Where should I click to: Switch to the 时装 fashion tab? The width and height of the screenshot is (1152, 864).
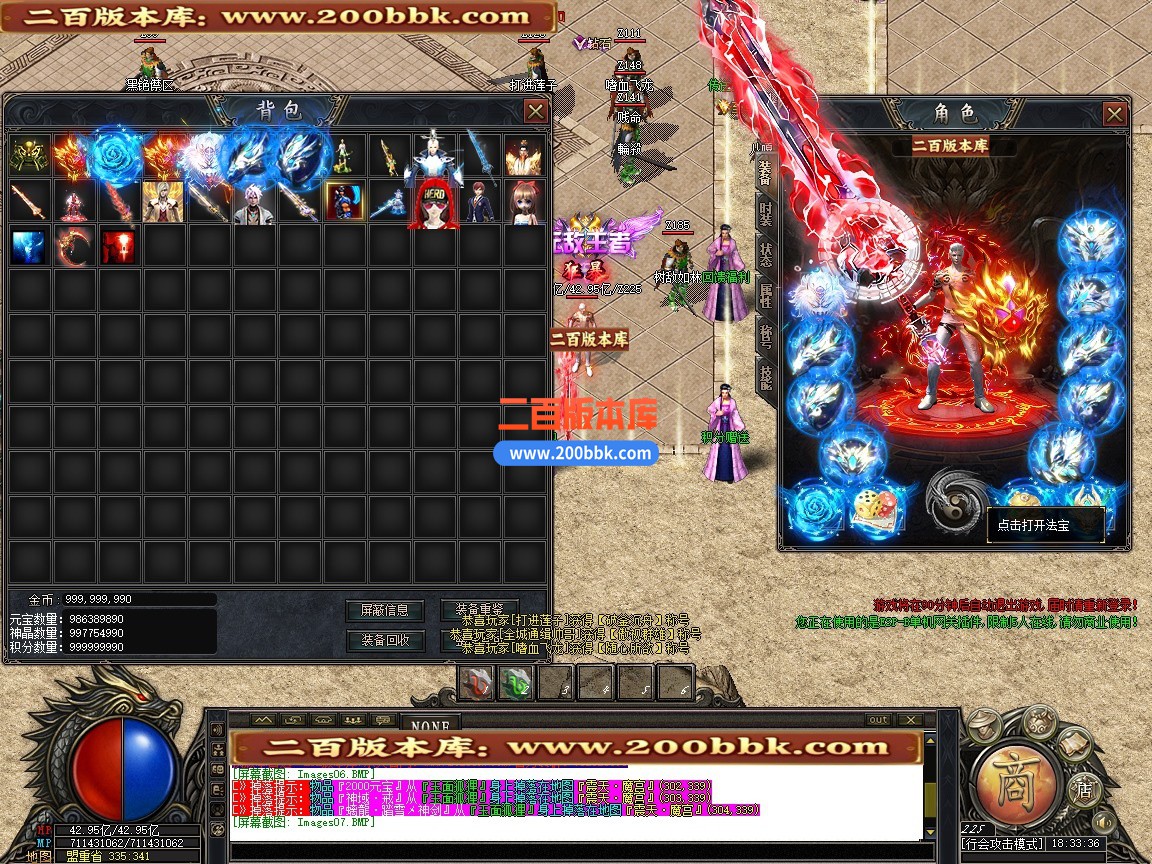765,214
